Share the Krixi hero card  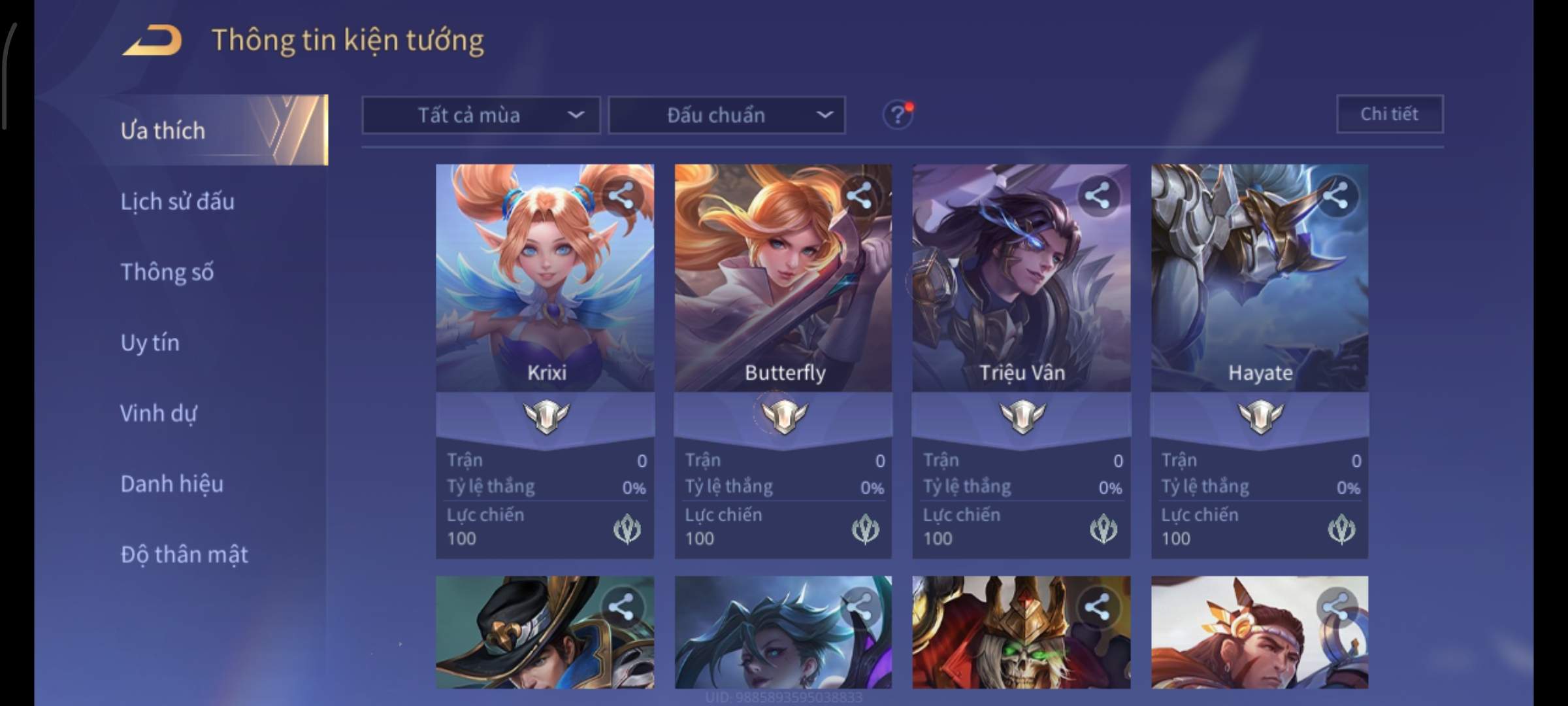[621, 195]
